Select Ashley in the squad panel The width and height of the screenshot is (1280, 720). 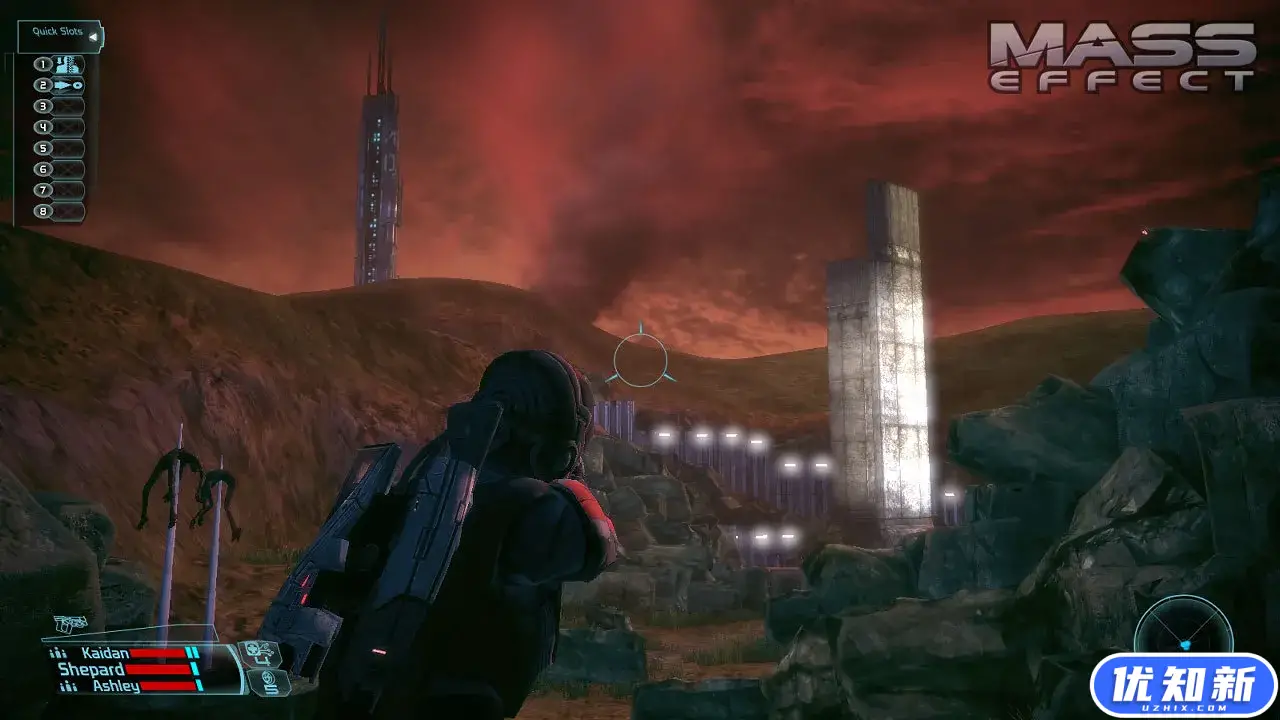[x=116, y=686]
